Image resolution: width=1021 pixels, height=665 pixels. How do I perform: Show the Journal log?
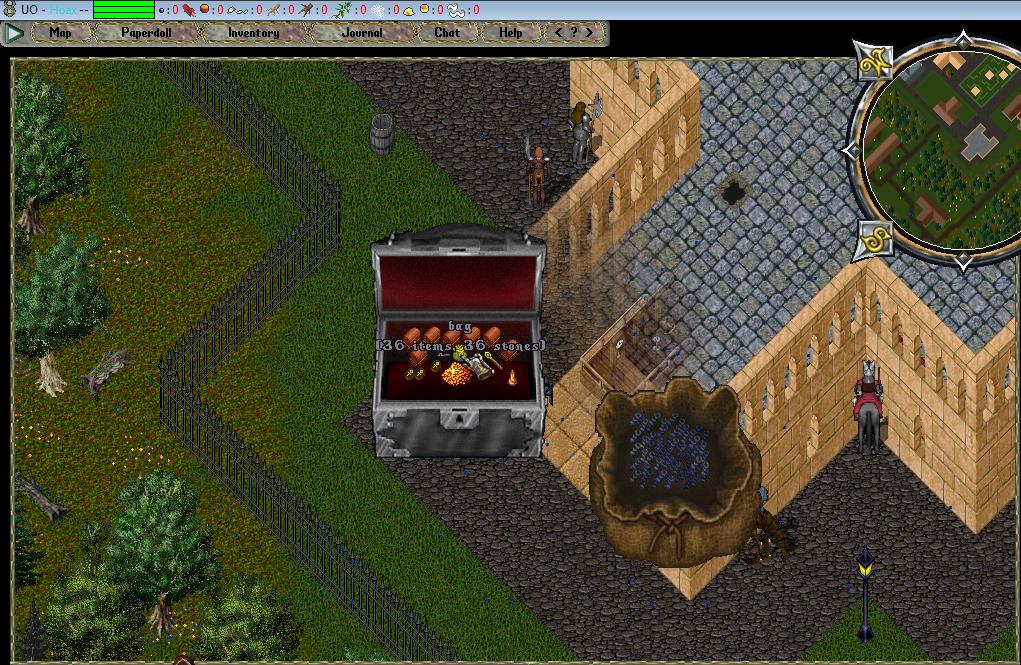[362, 32]
